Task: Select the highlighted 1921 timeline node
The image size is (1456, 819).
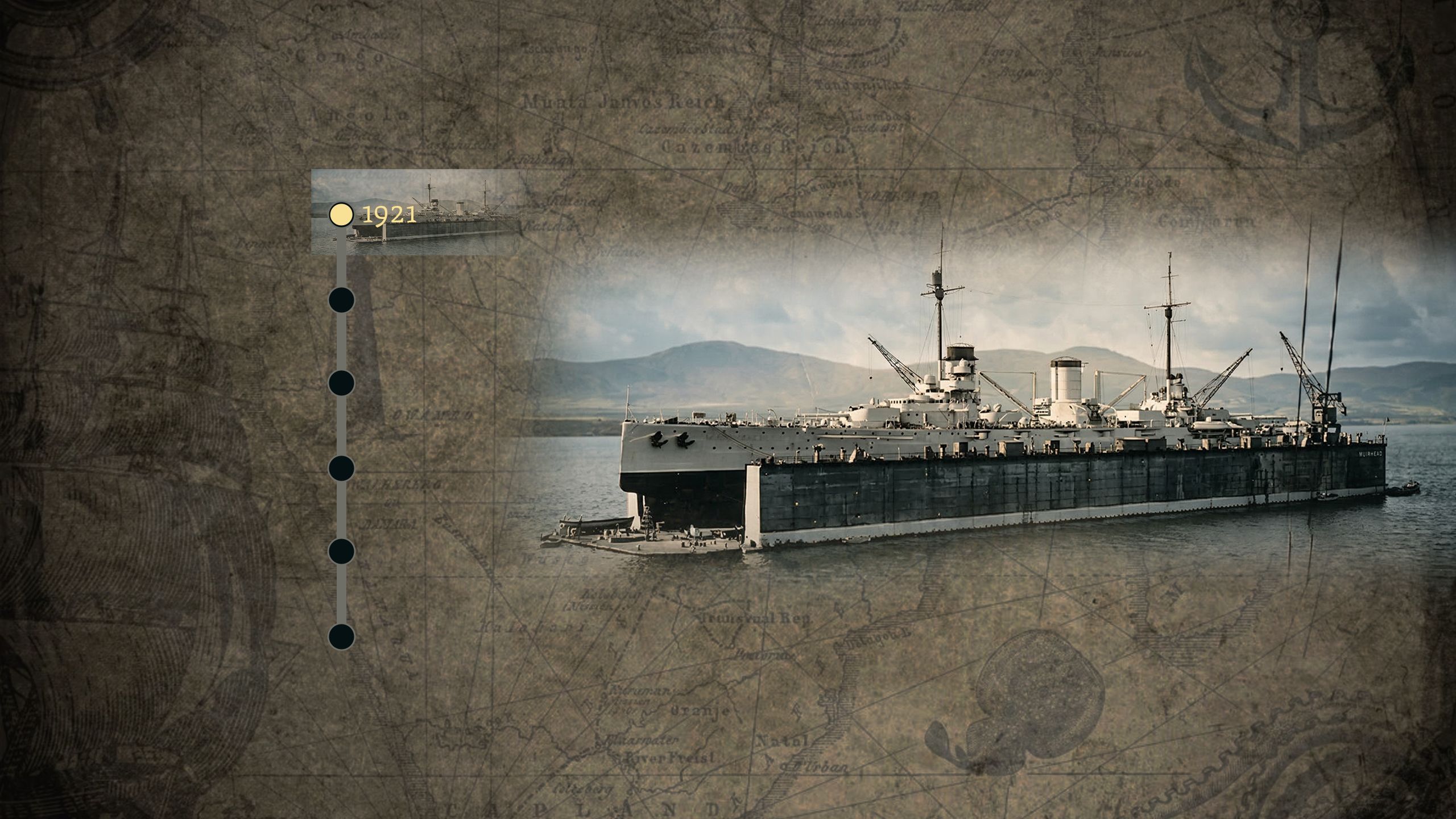Action: coord(341,214)
